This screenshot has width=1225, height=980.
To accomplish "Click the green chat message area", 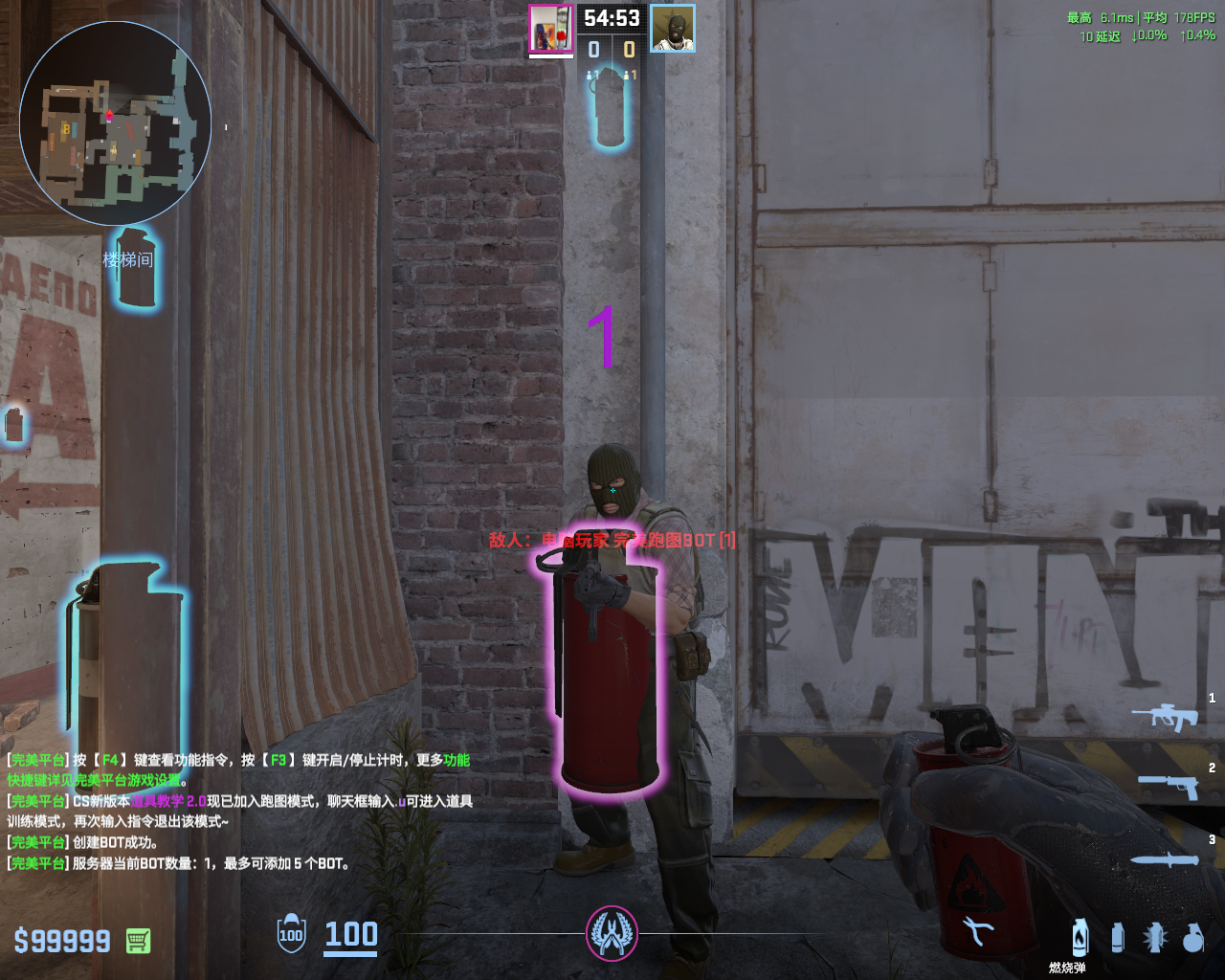I will coord(239,811).
